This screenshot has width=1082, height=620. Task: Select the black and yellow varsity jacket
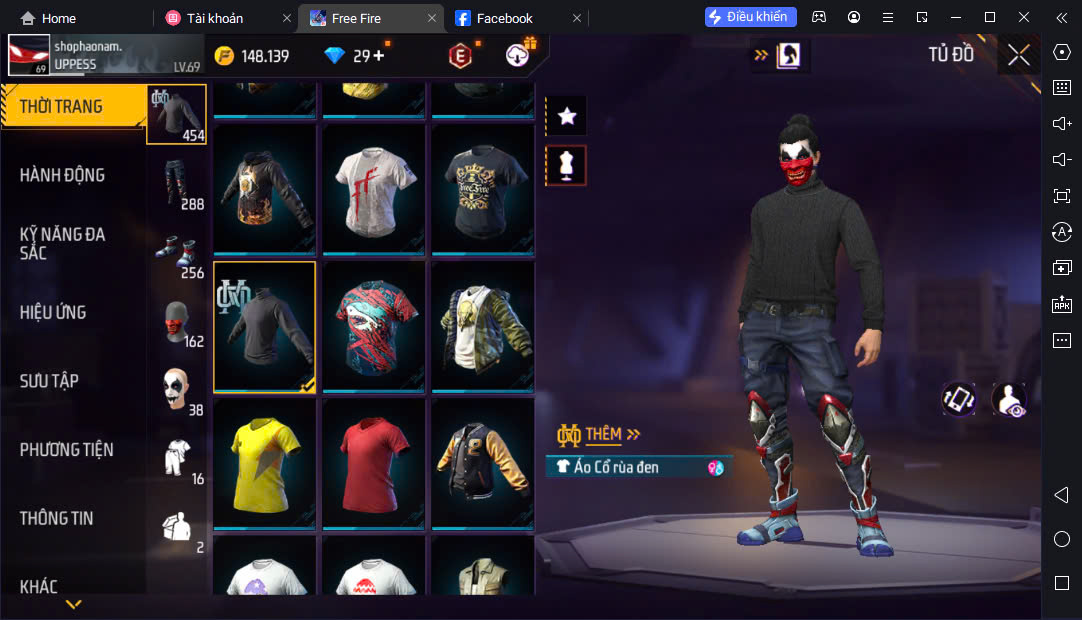point(482,462)
